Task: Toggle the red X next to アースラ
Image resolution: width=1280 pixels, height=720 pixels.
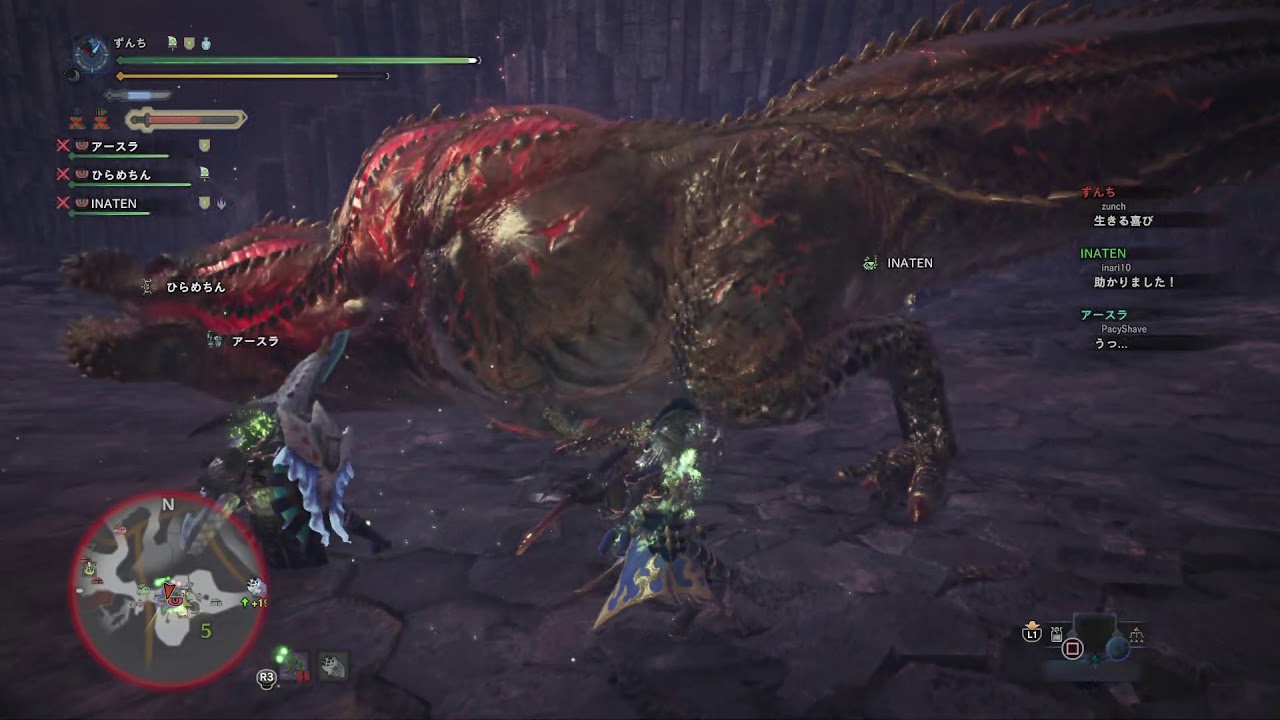Action: [63, 145]
